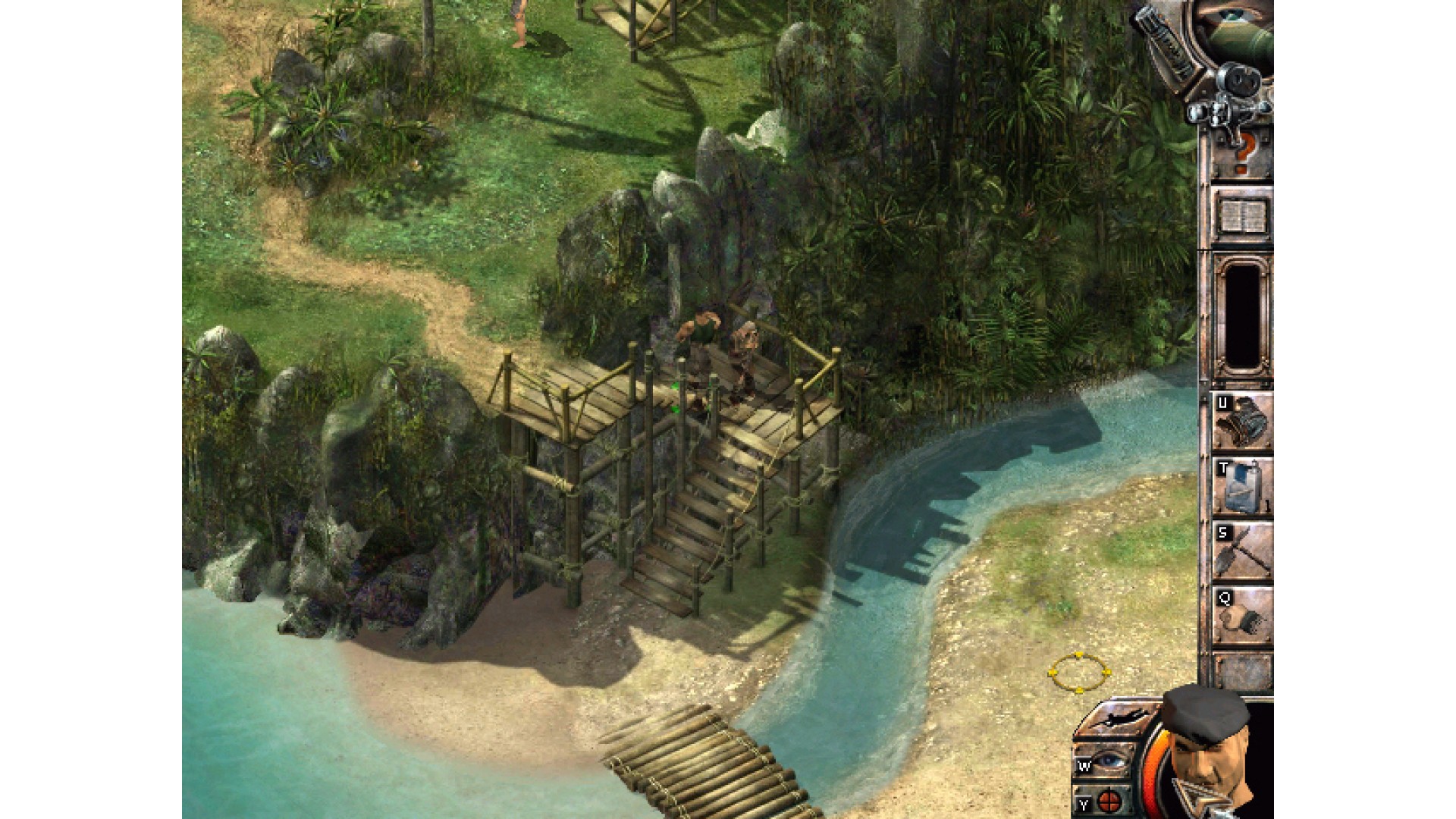The image size is (1456, 819).
Task: Use the fist in the Q slot
Action: tap(1242, 617)
